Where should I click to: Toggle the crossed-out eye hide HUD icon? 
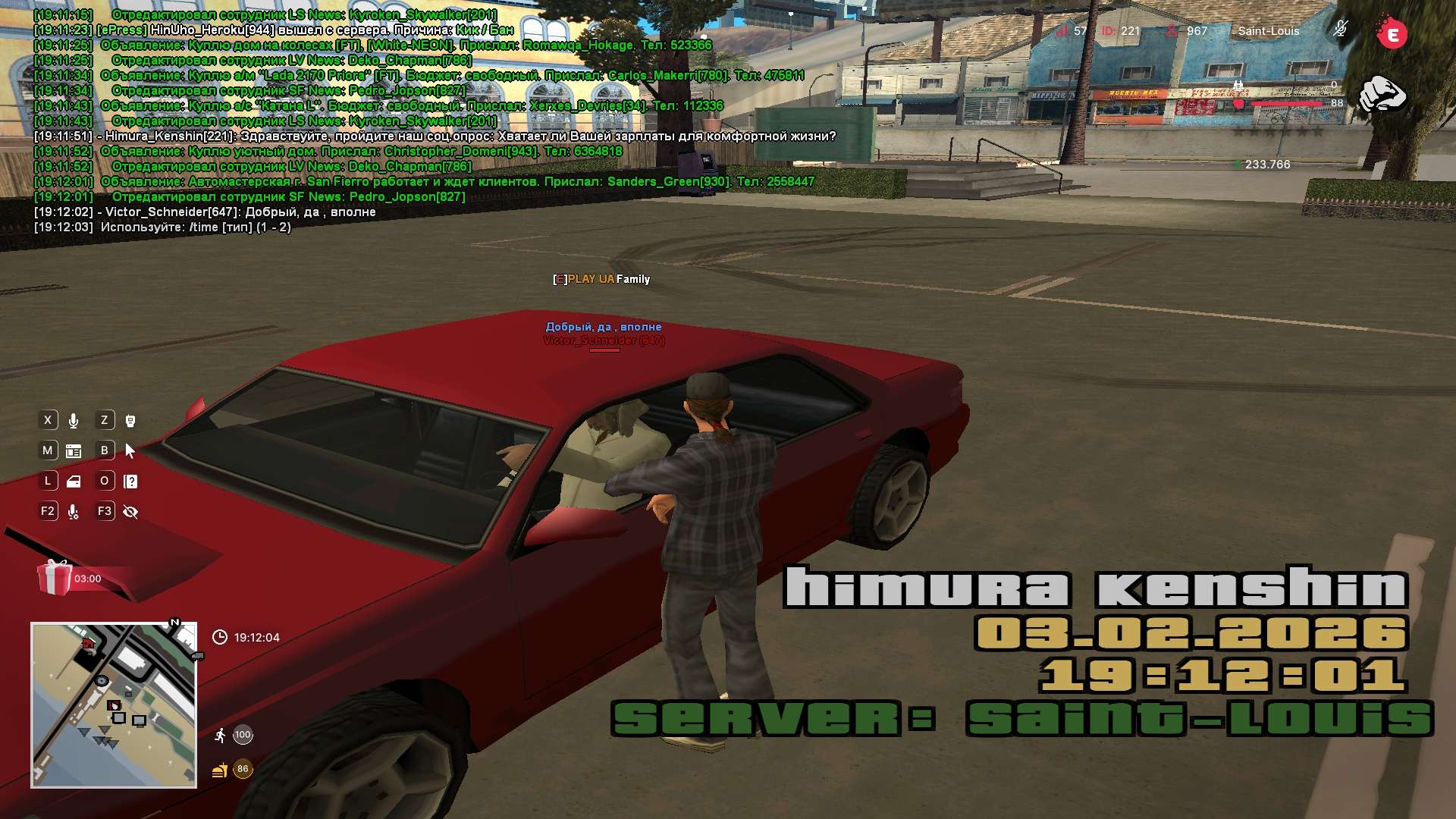click(x=130, y=512)
